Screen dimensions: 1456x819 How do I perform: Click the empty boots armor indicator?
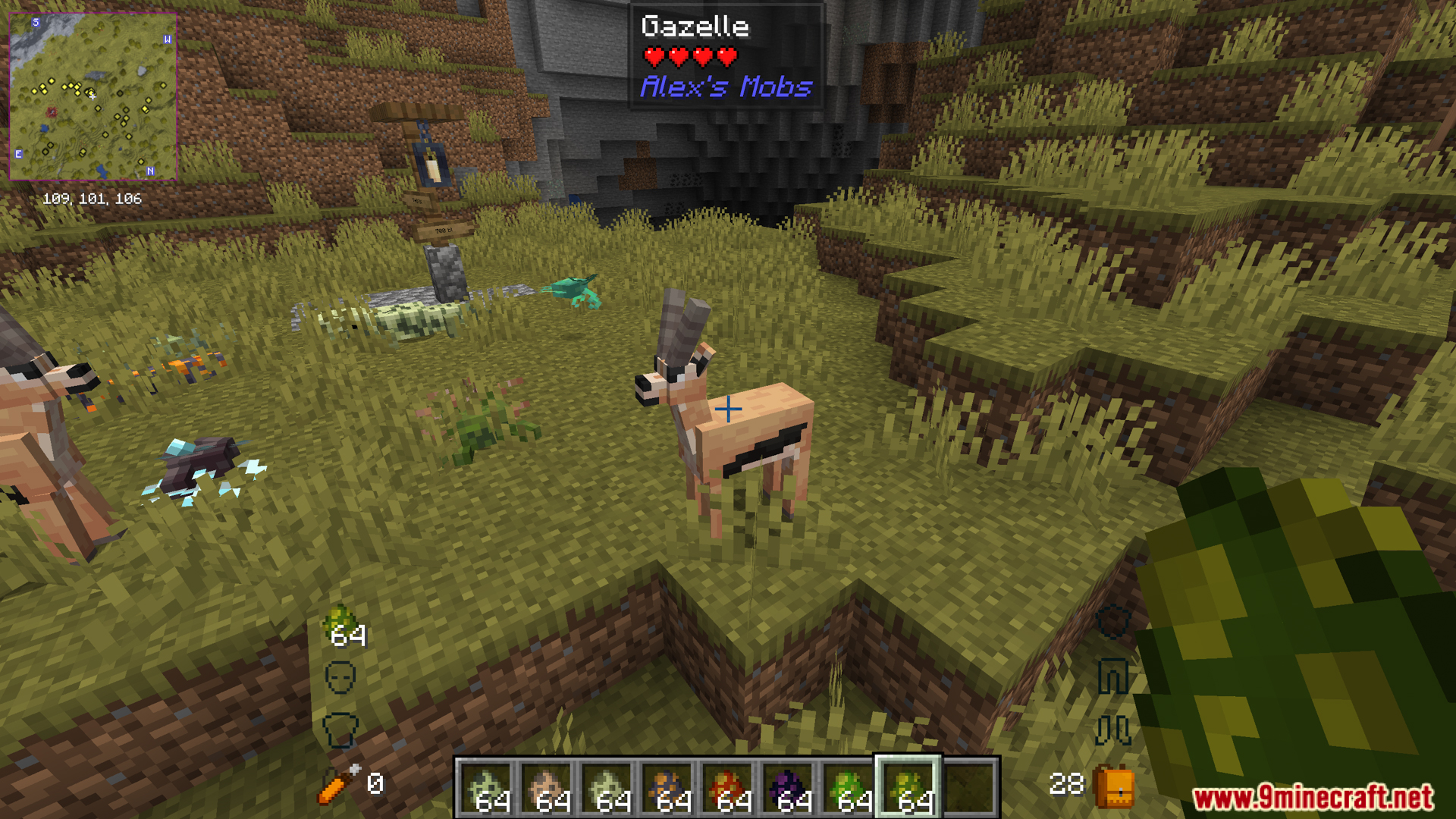(x=1112, y=730)
